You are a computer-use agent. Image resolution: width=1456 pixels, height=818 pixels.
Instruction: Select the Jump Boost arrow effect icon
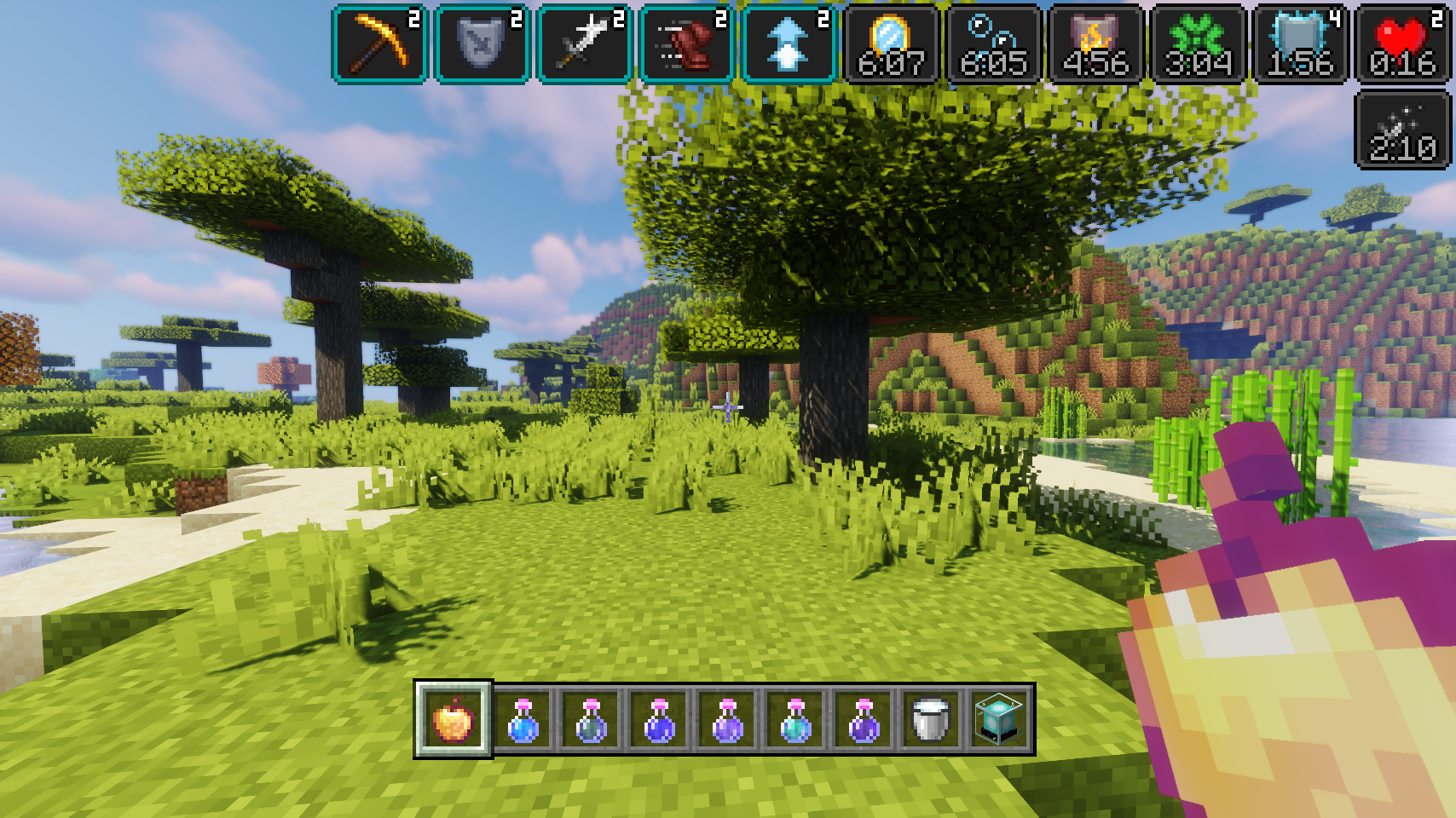(789, 44)
